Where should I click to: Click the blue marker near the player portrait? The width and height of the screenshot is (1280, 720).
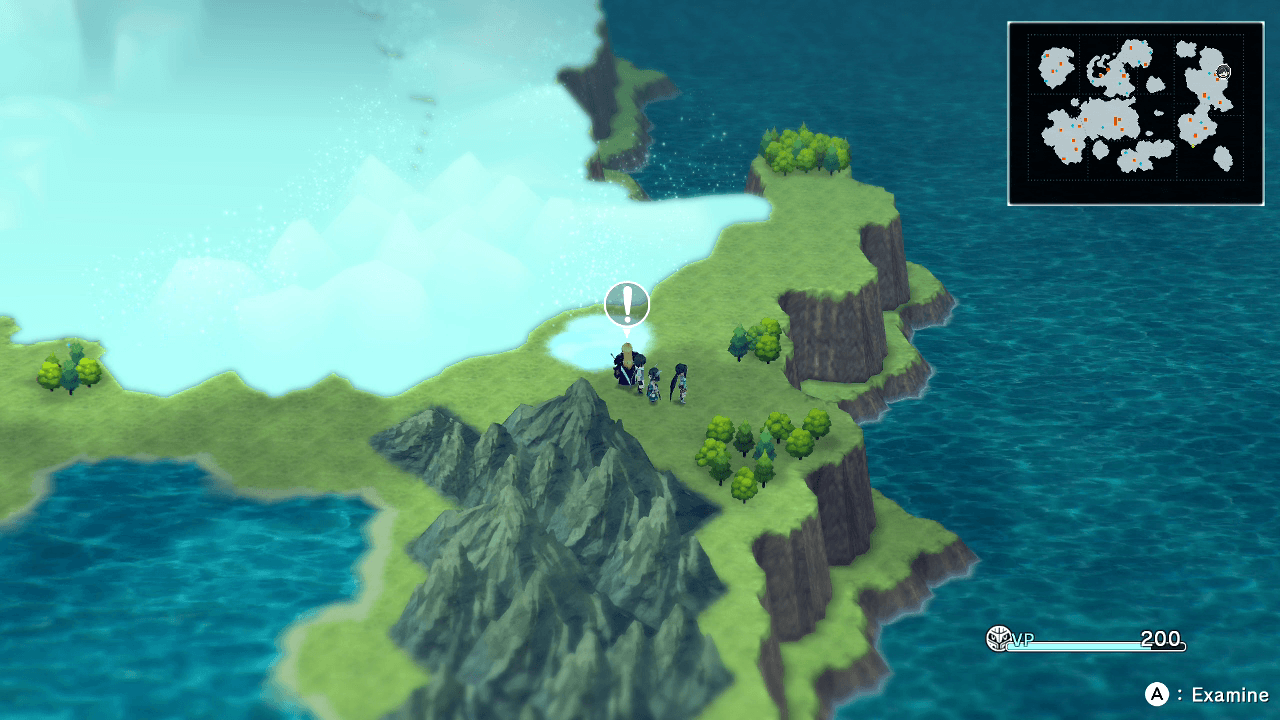point(1209,72)
